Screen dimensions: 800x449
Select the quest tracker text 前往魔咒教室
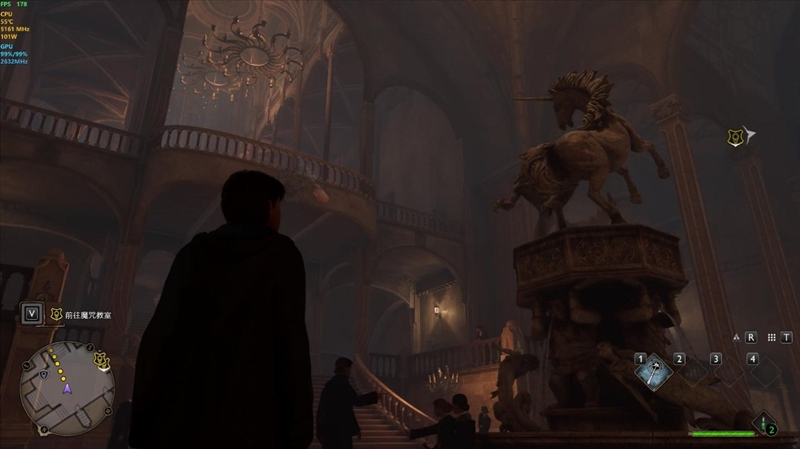click(89, 315)
